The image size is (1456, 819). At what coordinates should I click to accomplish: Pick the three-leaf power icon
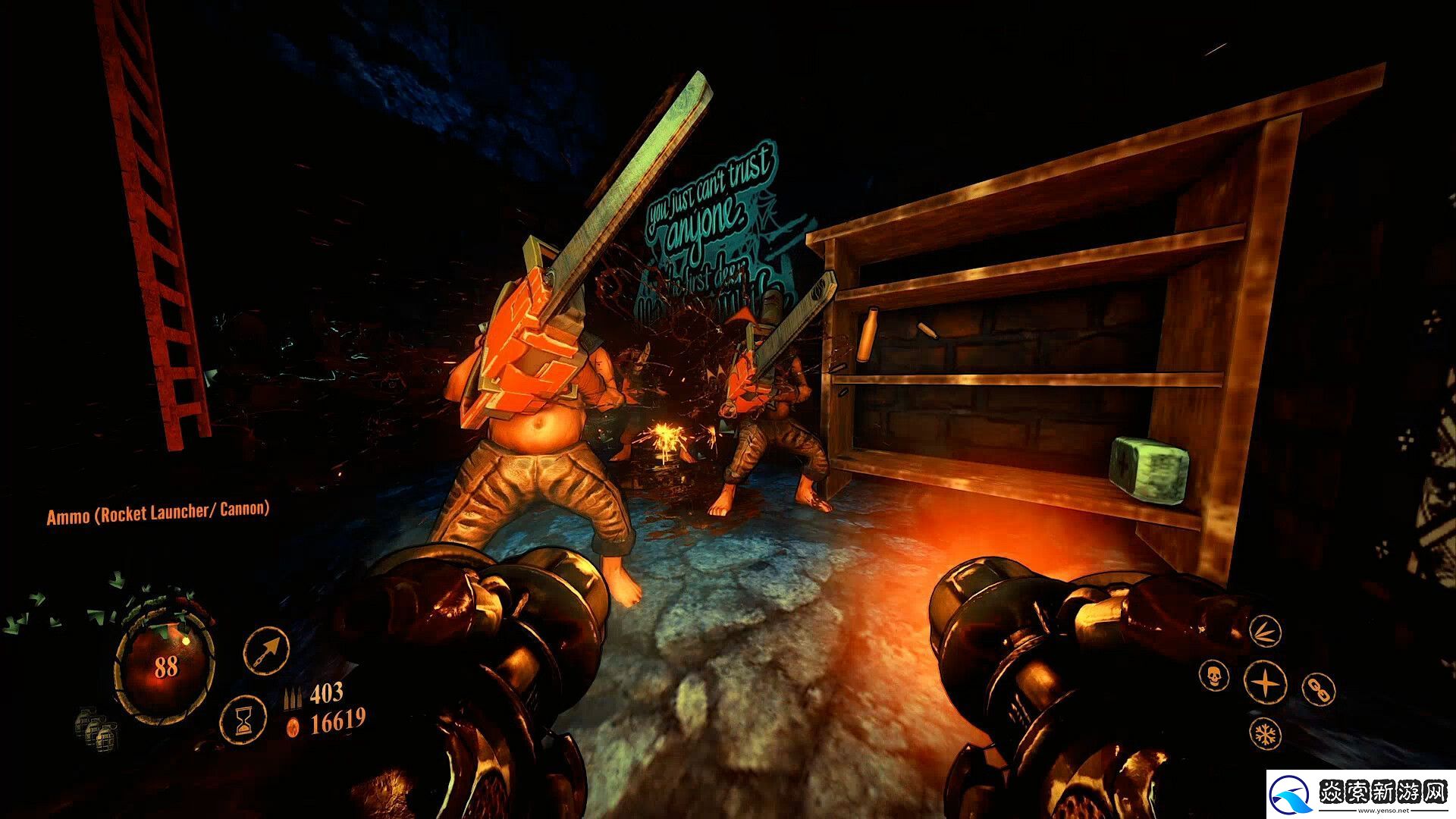coord(1264,631)
